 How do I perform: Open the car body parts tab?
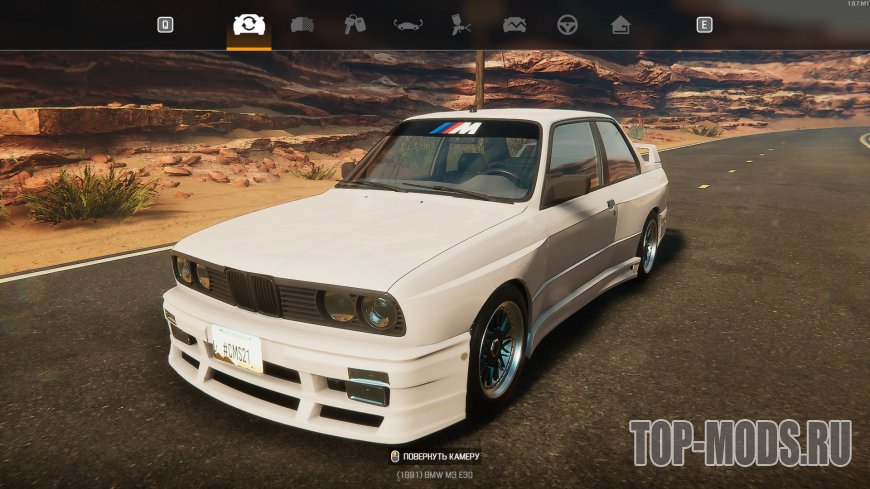click(x=301, y=25)
